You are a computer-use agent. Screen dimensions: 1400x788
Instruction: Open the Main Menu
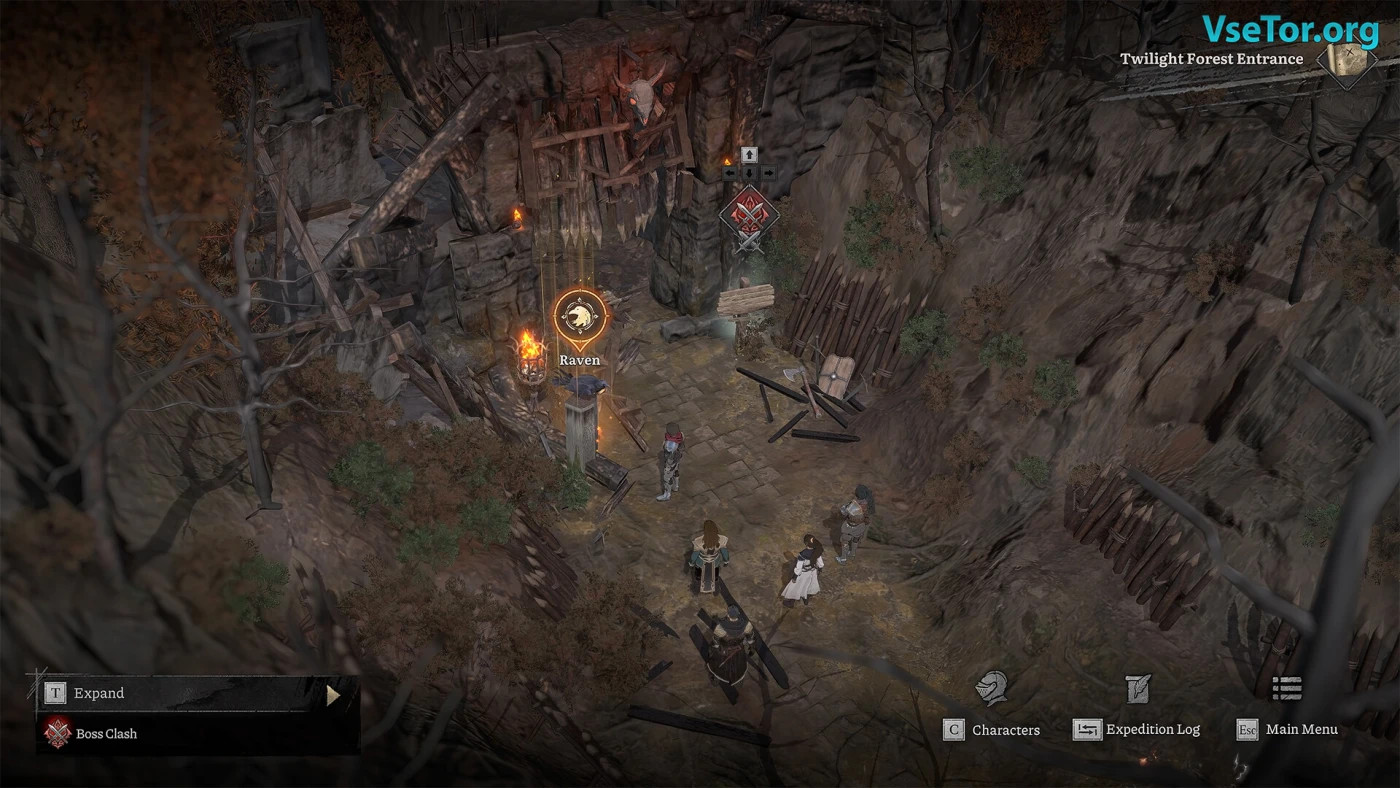[1288, 729]
